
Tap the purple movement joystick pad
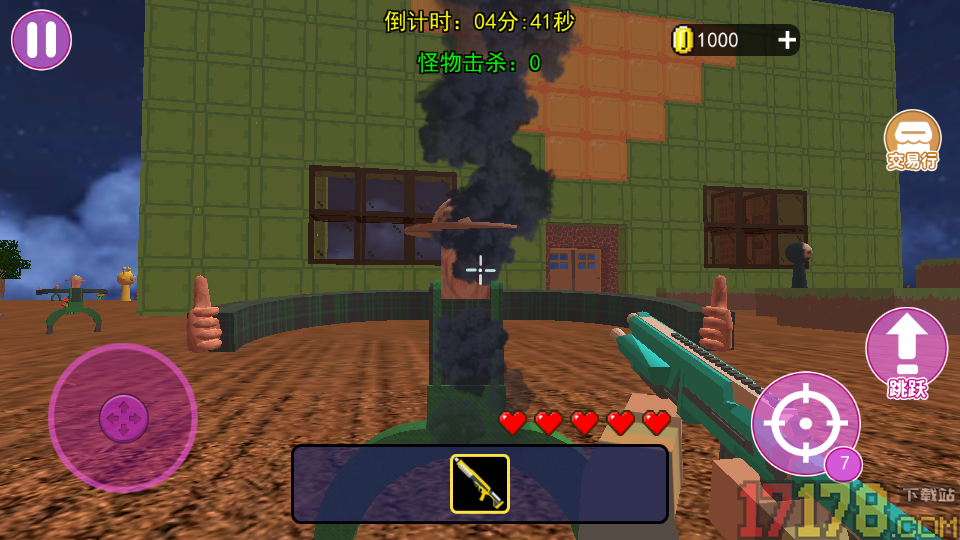tap(123, 417)
